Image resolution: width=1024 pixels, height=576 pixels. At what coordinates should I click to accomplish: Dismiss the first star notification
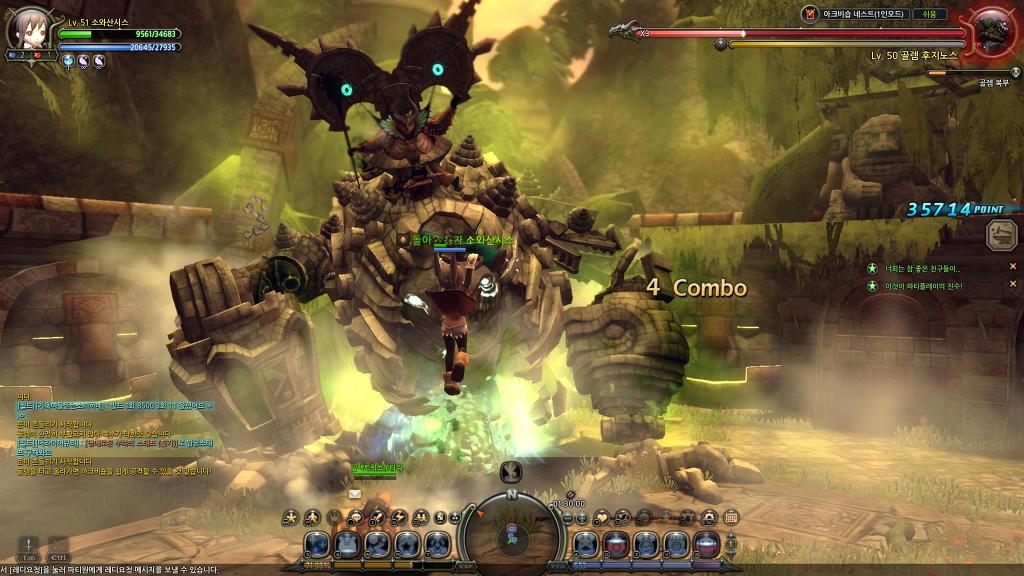tap(1013, 267)
